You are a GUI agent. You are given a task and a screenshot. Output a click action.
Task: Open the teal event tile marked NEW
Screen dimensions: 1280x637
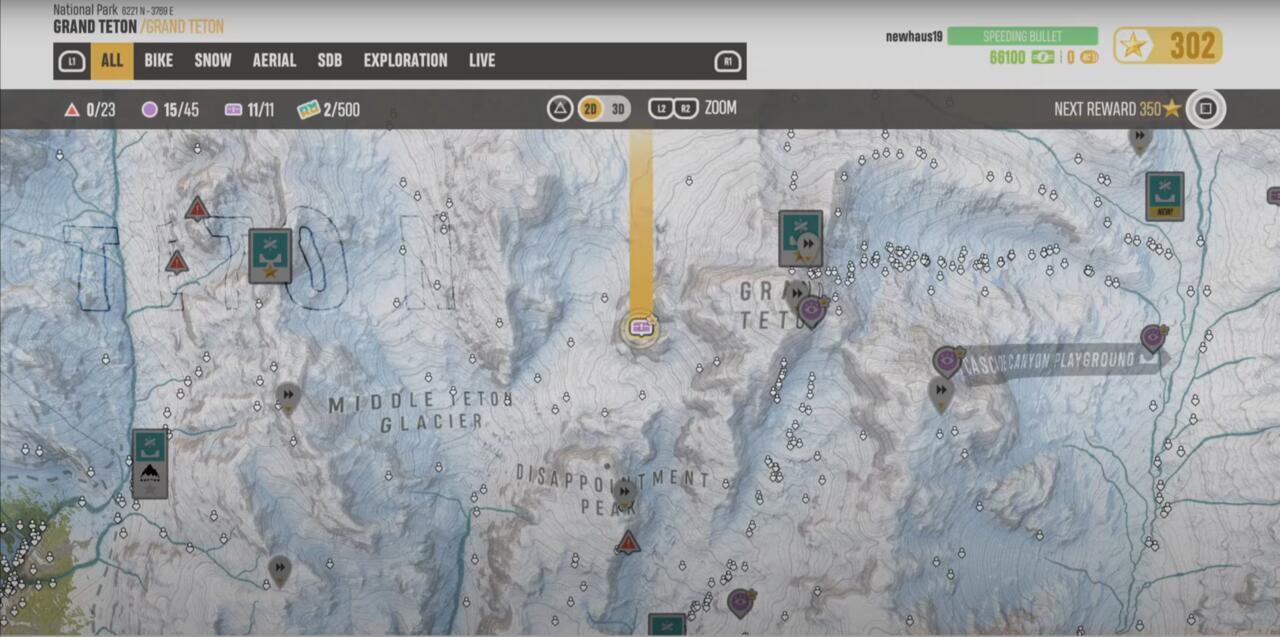[1165, 196]
